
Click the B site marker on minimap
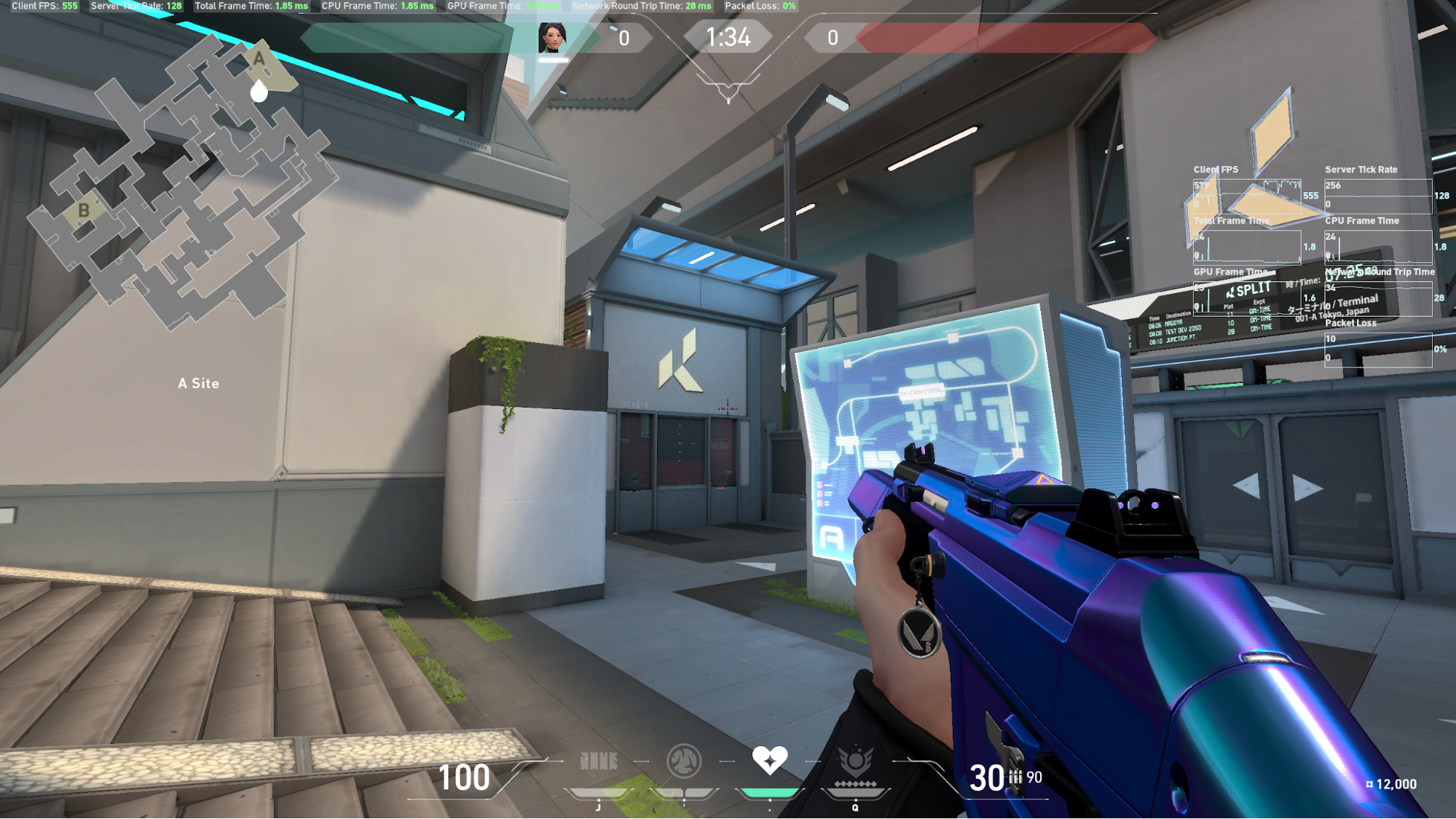point(84,211)
